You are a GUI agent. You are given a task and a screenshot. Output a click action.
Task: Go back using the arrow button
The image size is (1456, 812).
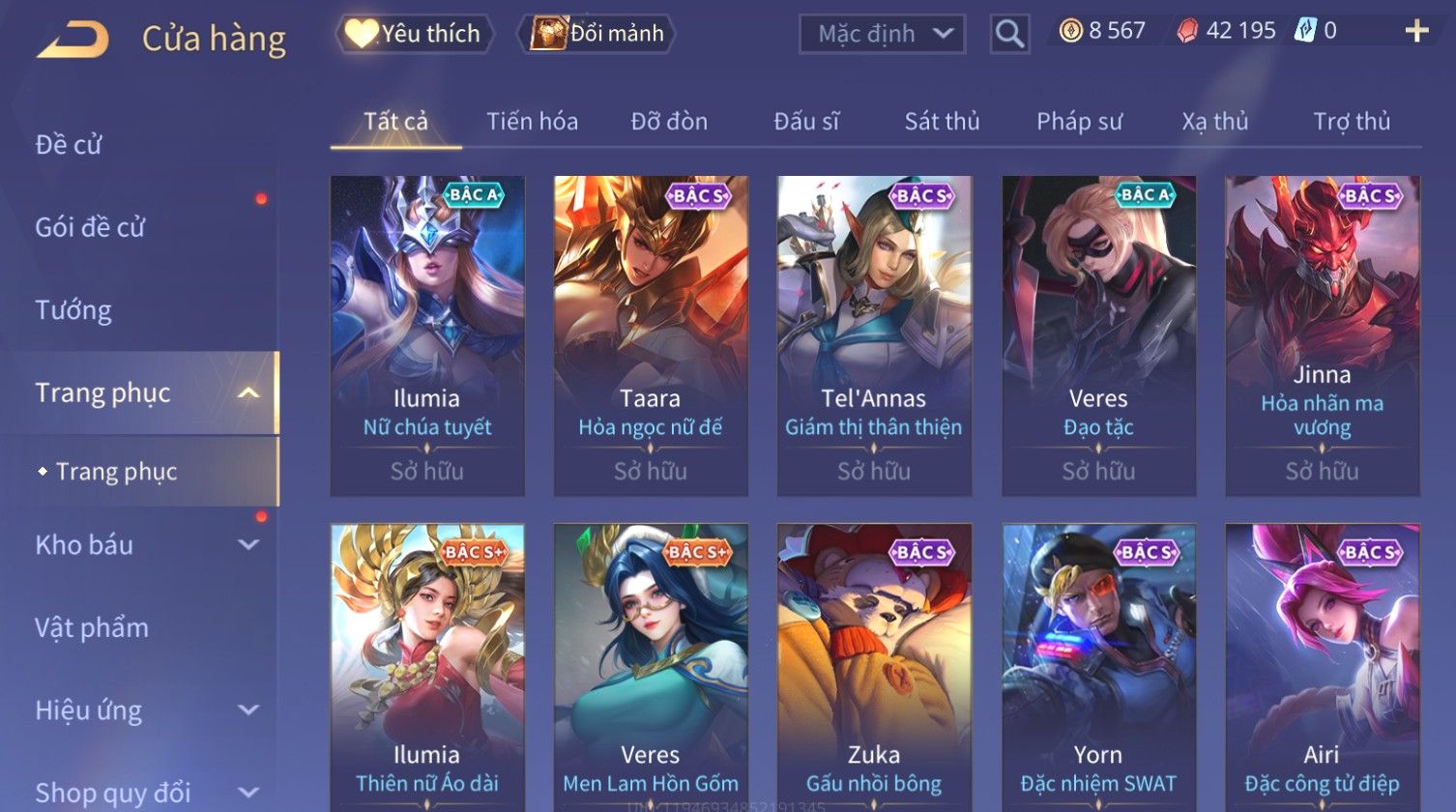point(73,39)
